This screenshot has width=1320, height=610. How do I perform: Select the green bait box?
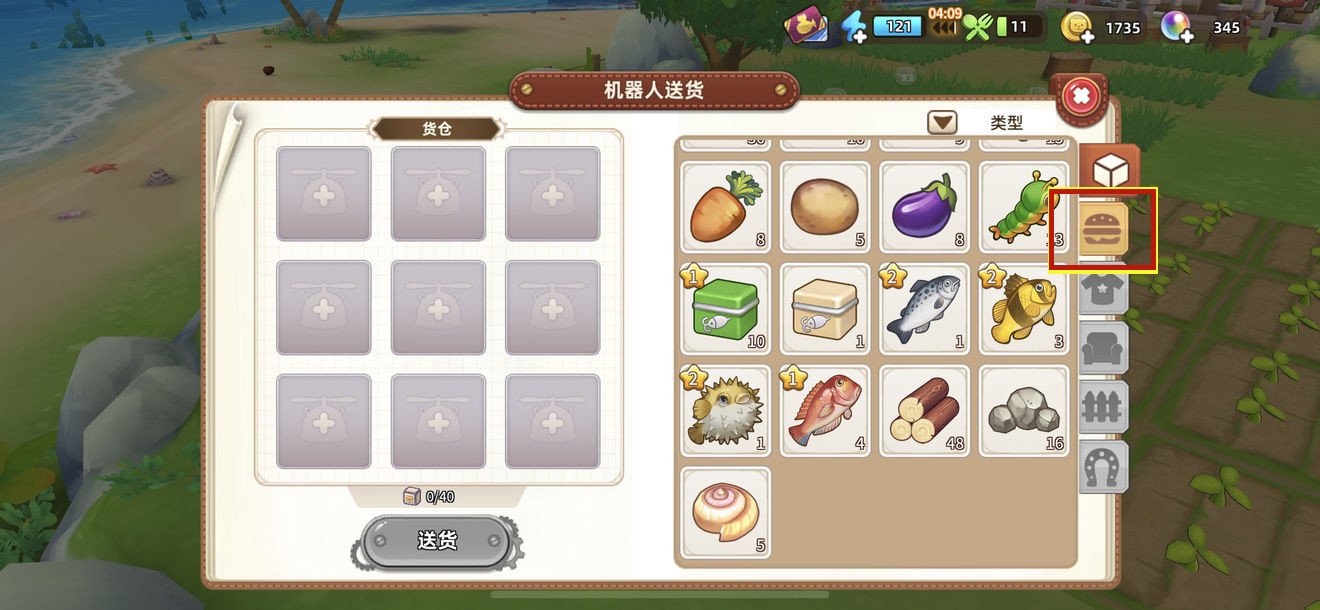click(726, 309)
